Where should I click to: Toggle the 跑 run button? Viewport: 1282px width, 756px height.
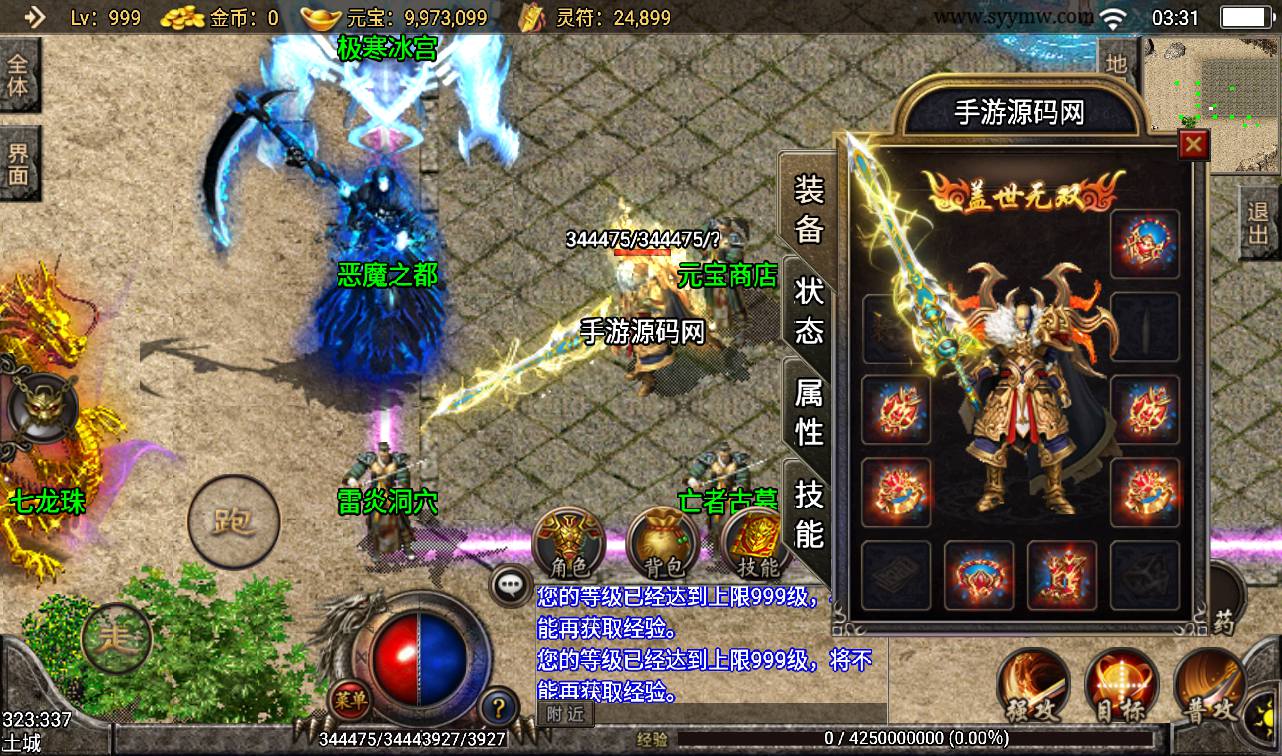pyautogui.click(x=233, y=521)
